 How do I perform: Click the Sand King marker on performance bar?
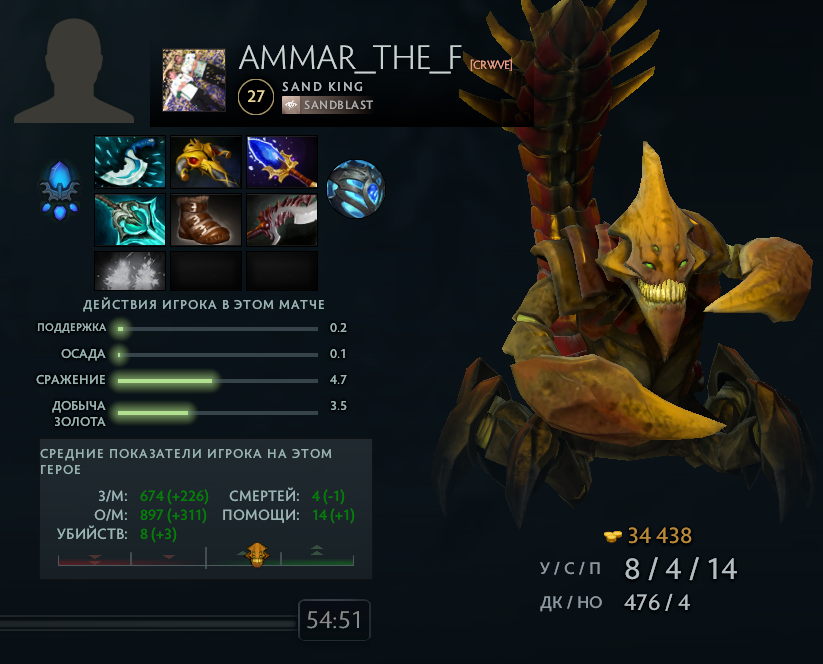[257, 554]
